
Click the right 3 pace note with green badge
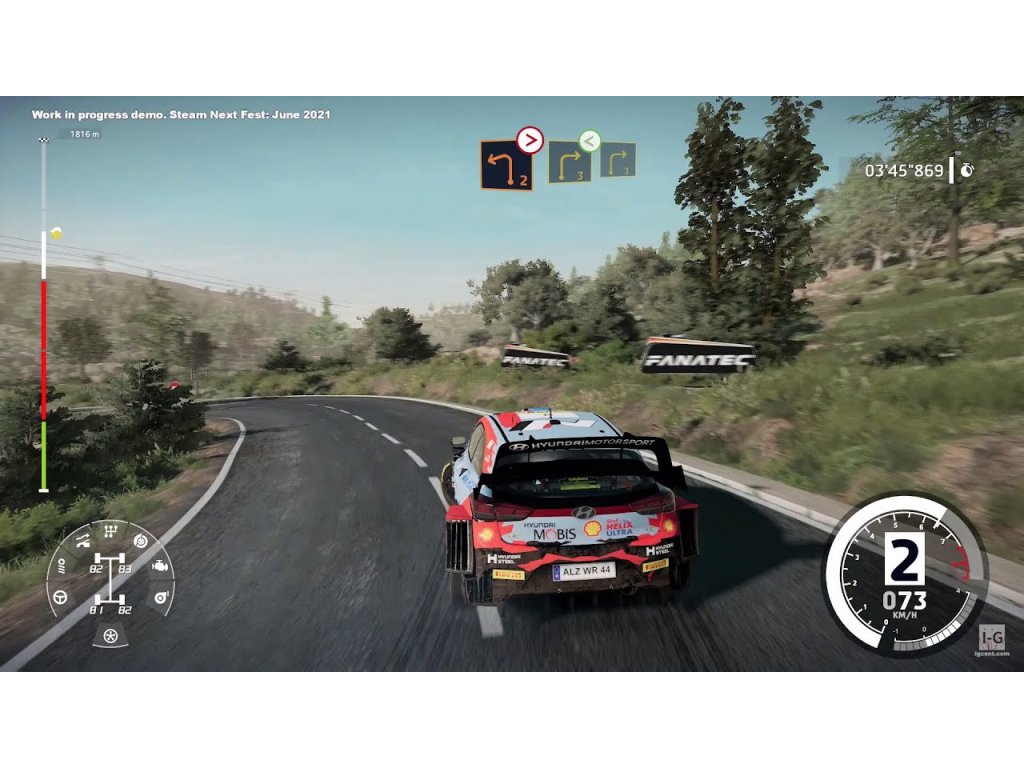[x=567, y=163]
